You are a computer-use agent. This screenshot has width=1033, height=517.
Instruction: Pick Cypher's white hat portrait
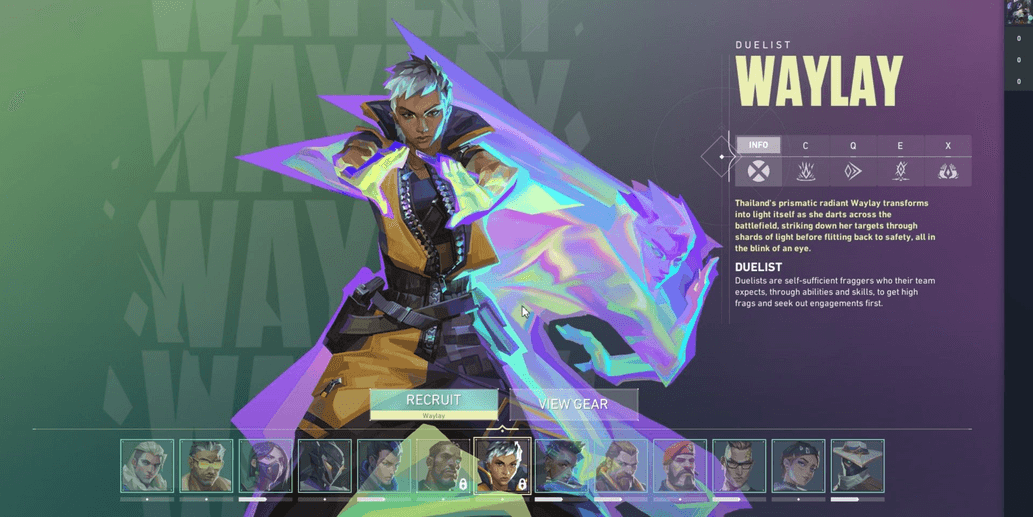(x=857, y=466)
